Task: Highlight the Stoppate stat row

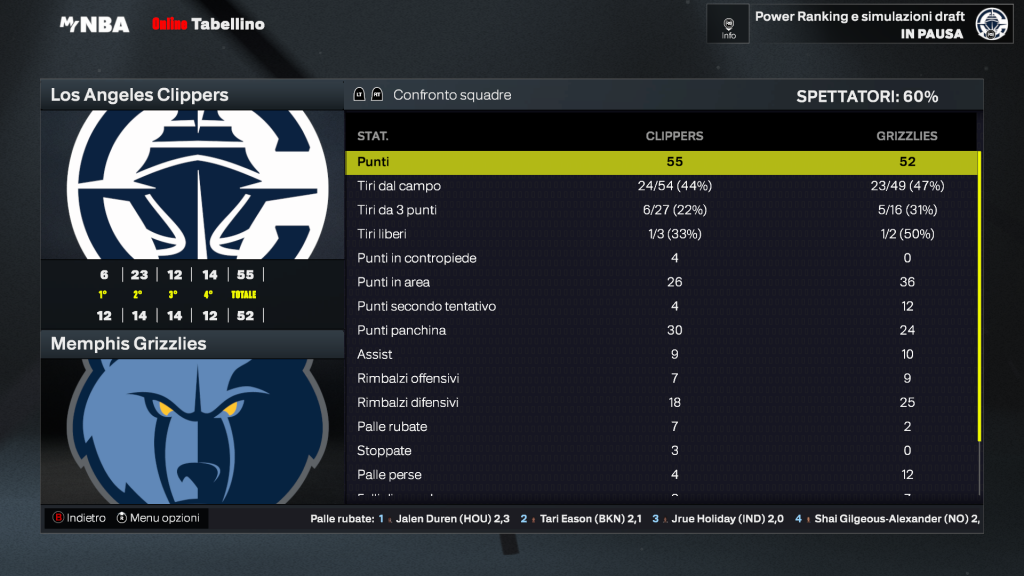Action: point(660,450)
